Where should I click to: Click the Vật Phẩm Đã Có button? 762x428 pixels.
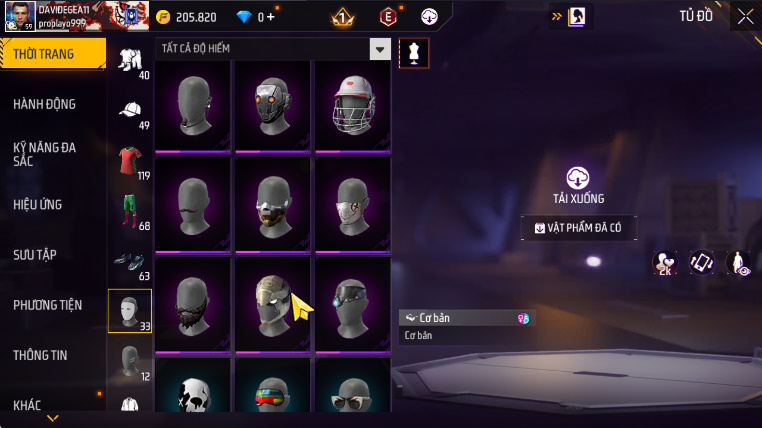pyautogui.click(x=578, y=228)
